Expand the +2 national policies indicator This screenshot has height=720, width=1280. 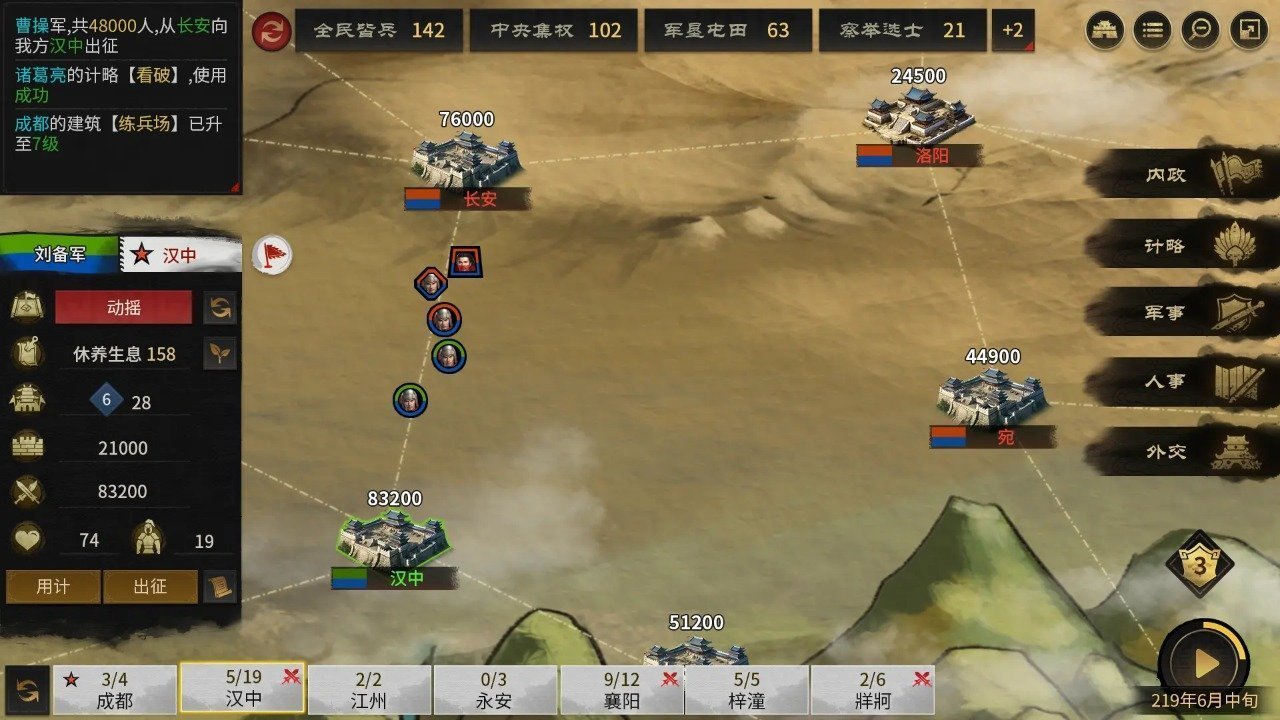click(1012, 31)
